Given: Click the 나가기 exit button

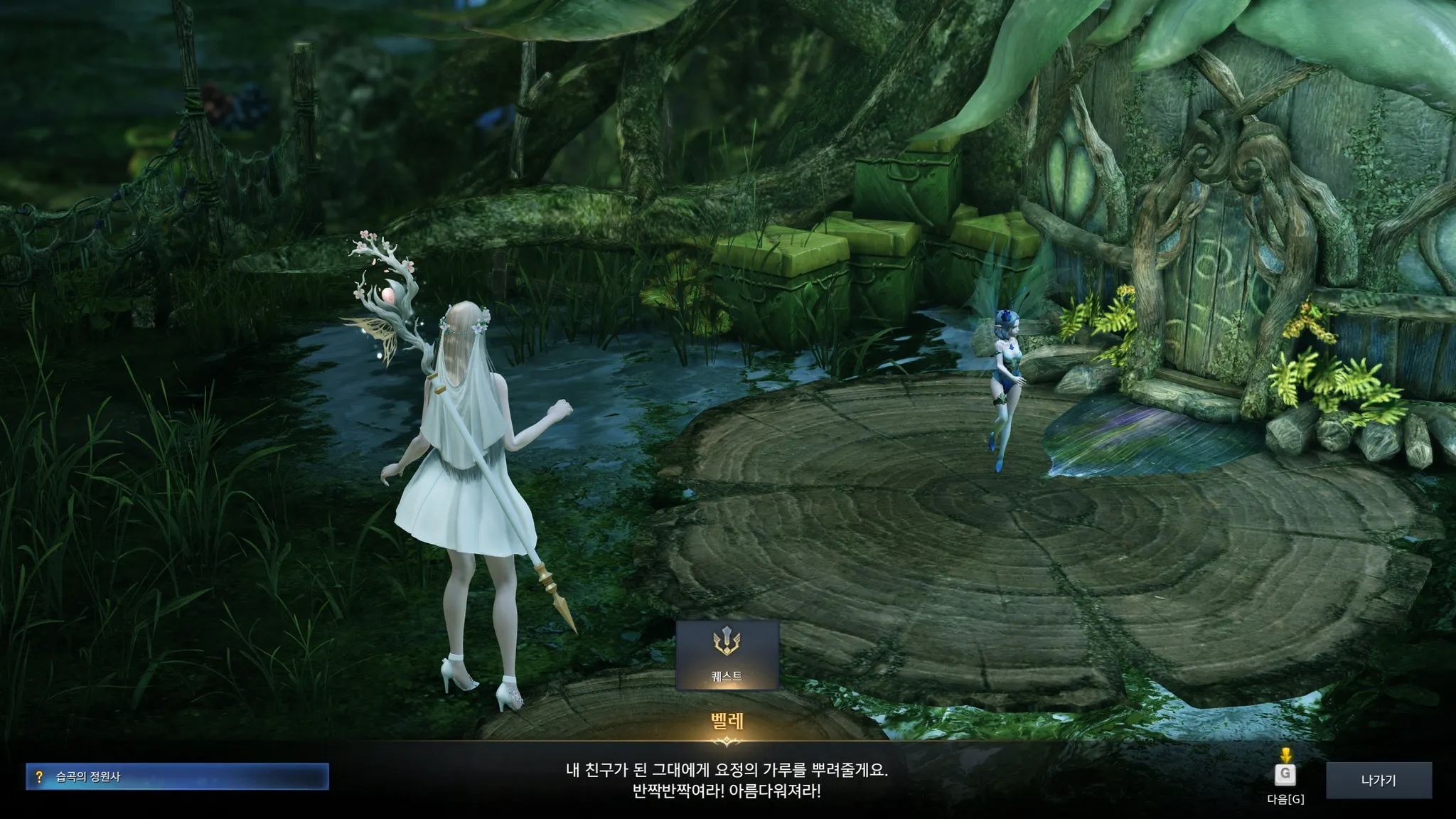Looking at the screenshot, I should coord(1379,780).
